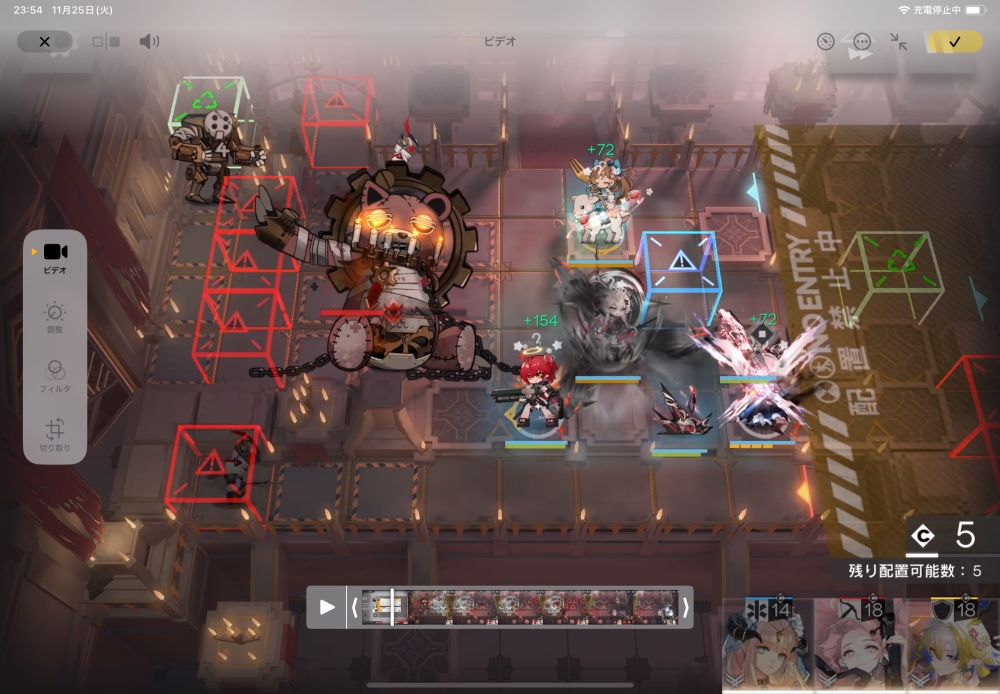This screenshot has height=694, width=1000.
Task: Play the video clip
Action: click(327, 607)
